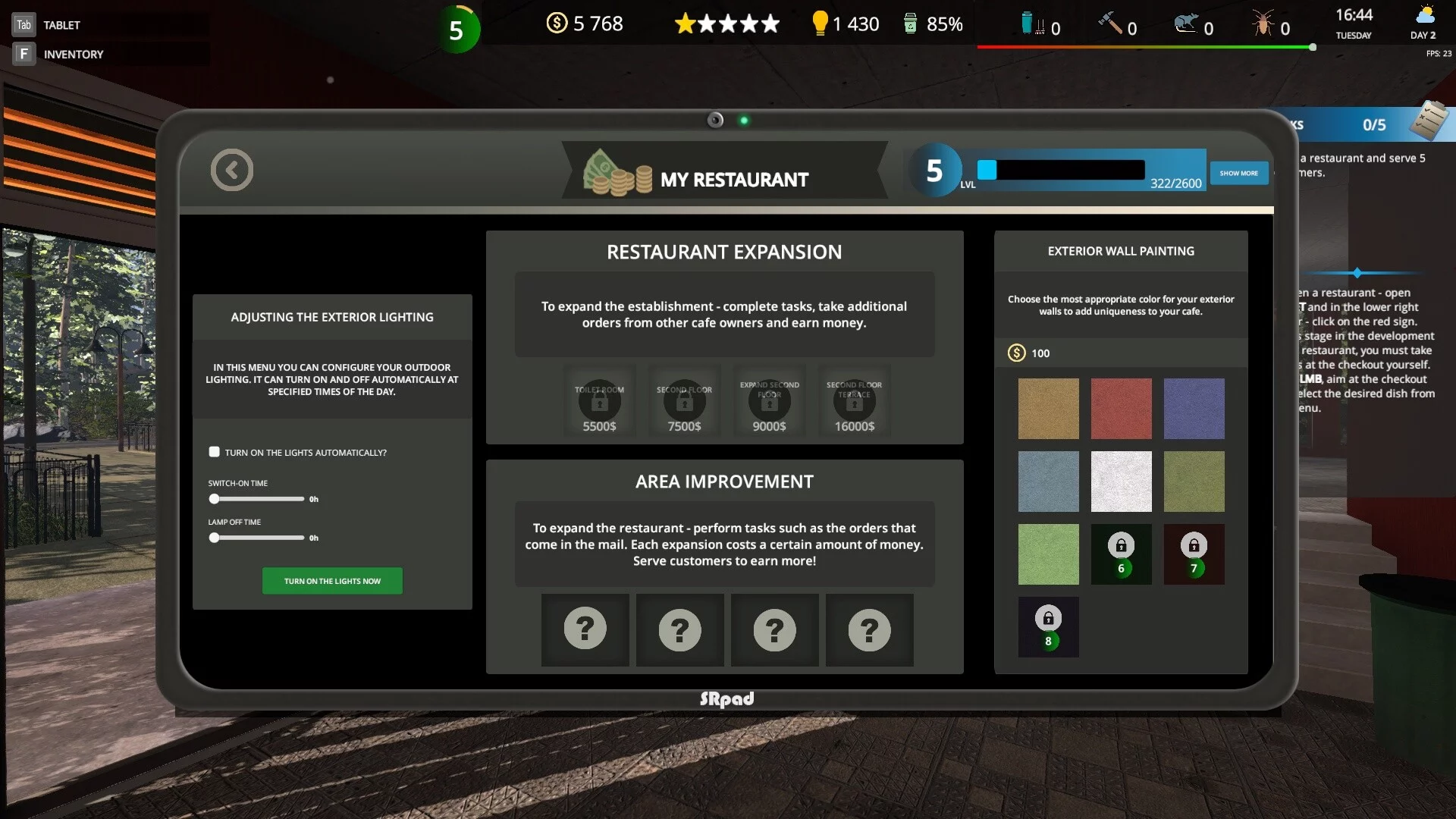
Task: Set the Lamp Off Time slider
Action: pyautogui.click(x=215, y=538)
